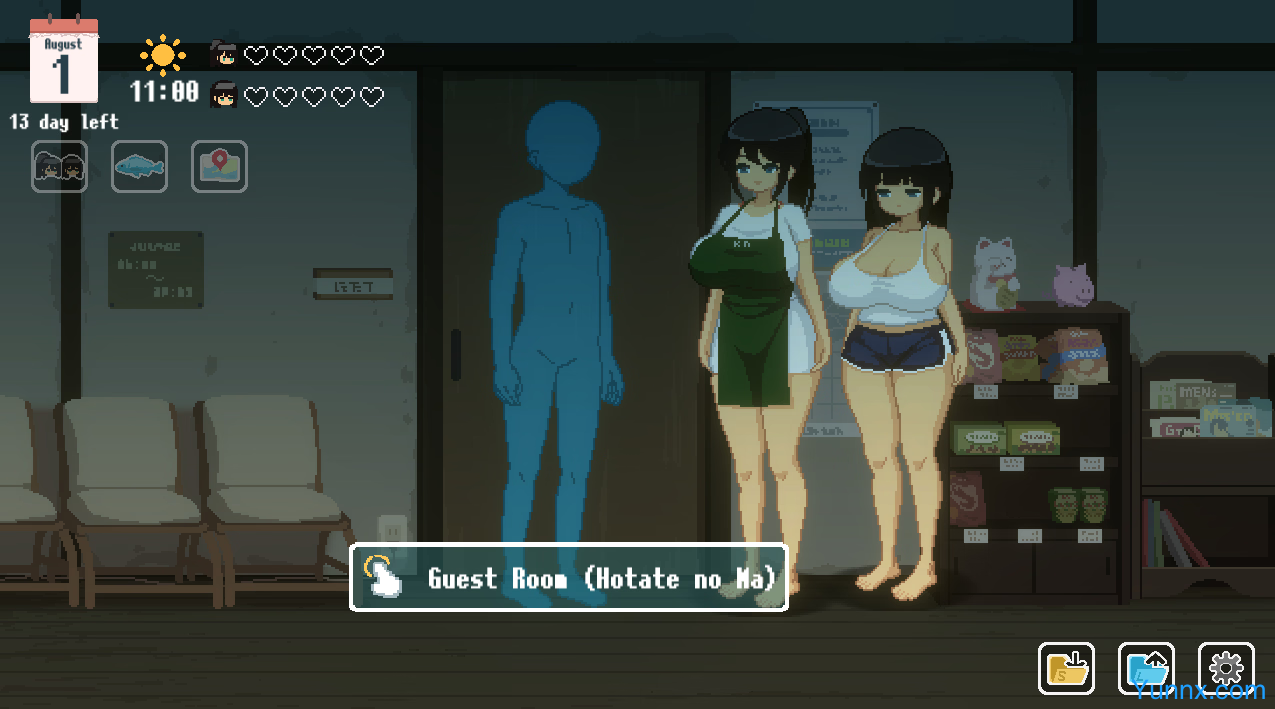The image size is (1275, 709).
Task: Click the August 1 calendar
Action: [x=63, y=62]
